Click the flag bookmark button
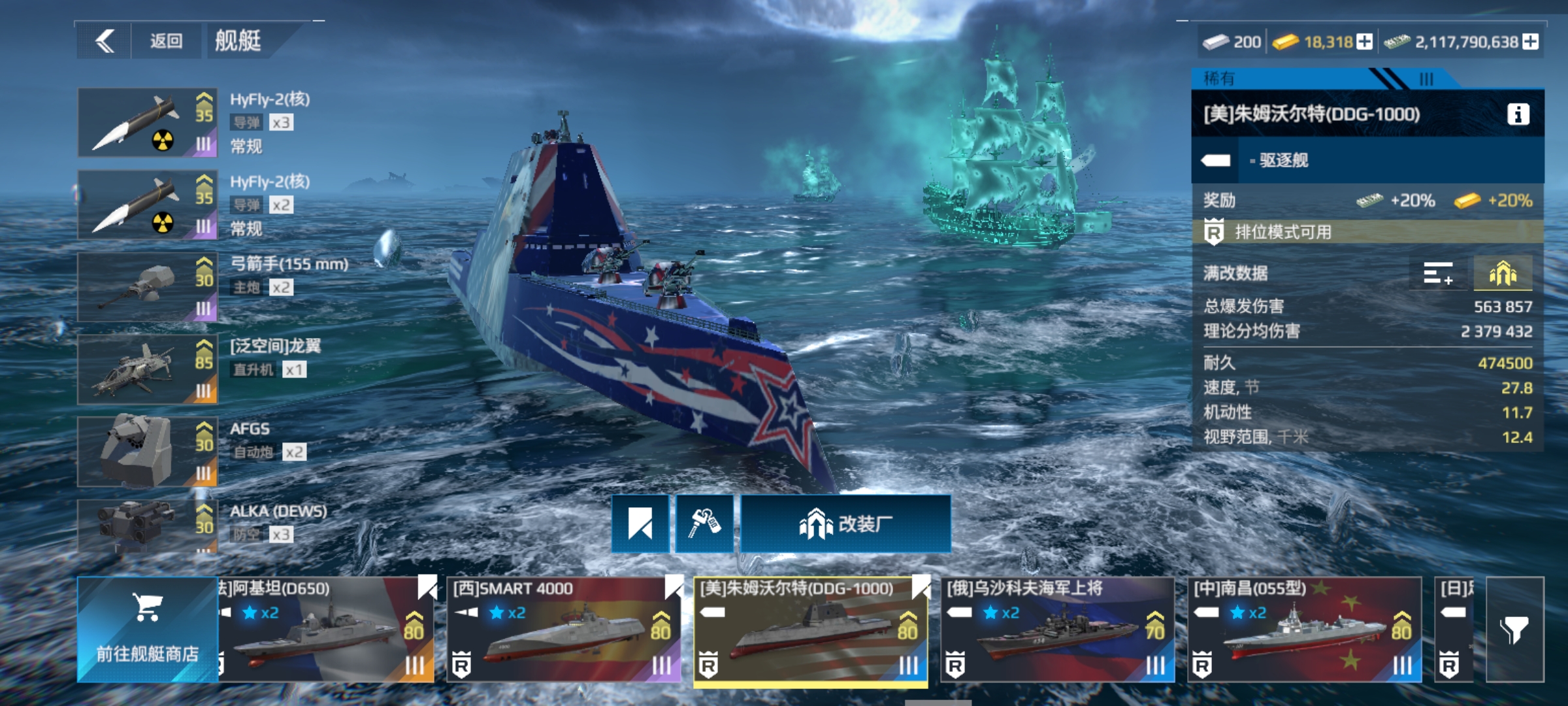1568x706 pixels. (x=640, y=524)
